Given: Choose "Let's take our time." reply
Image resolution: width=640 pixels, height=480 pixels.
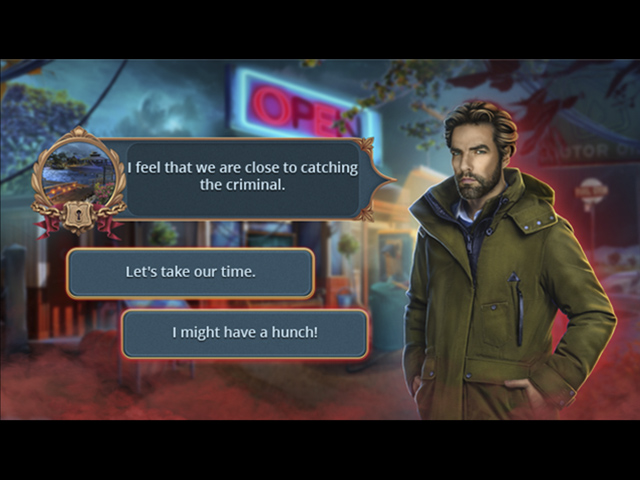Looking at the screenshot, I should tap(190, 272).
